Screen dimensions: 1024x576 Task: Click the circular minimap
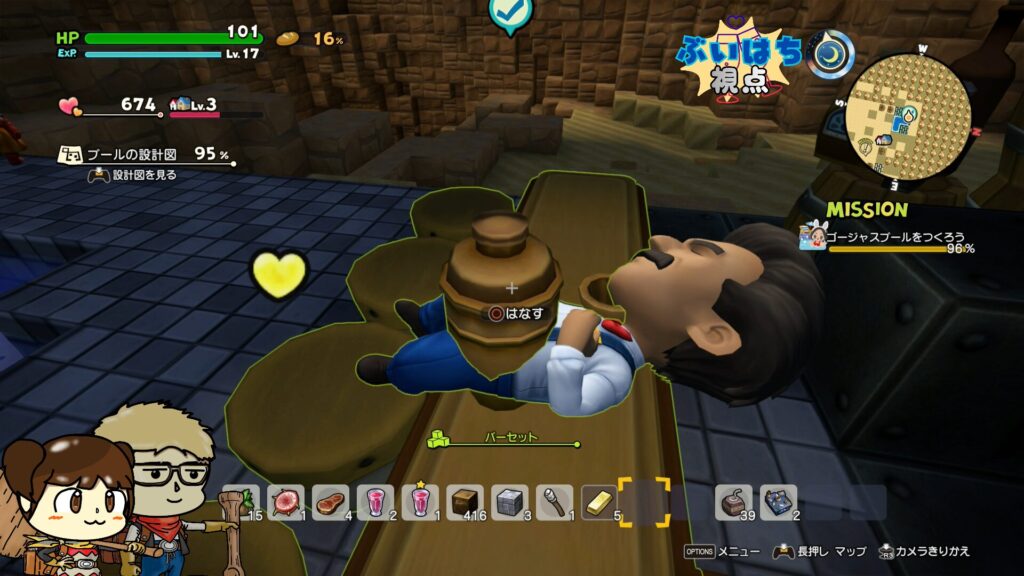908,116
